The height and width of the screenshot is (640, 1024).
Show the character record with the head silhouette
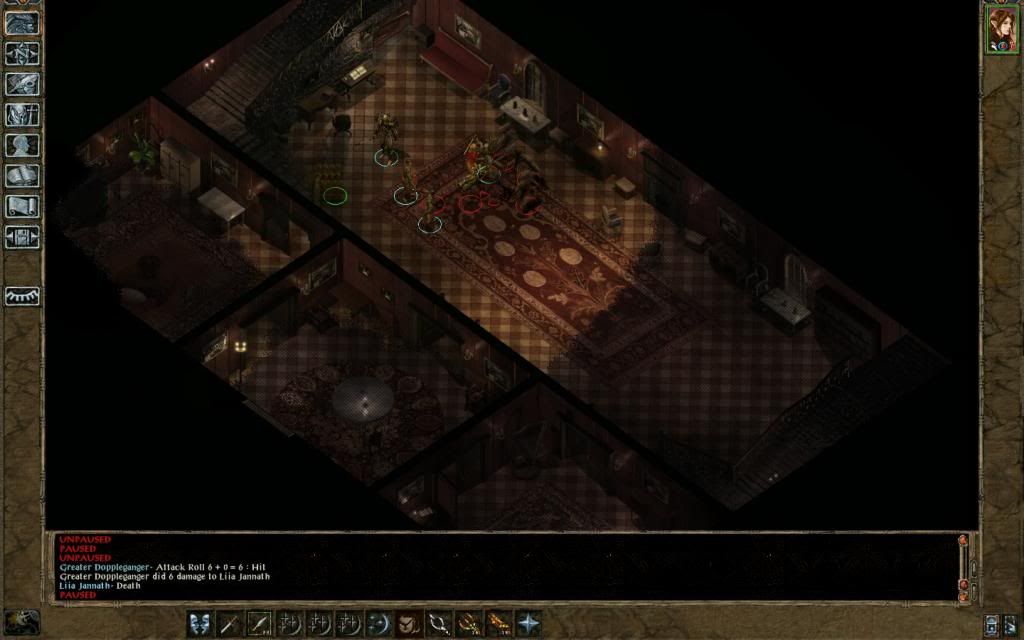[x=22, y=146]
